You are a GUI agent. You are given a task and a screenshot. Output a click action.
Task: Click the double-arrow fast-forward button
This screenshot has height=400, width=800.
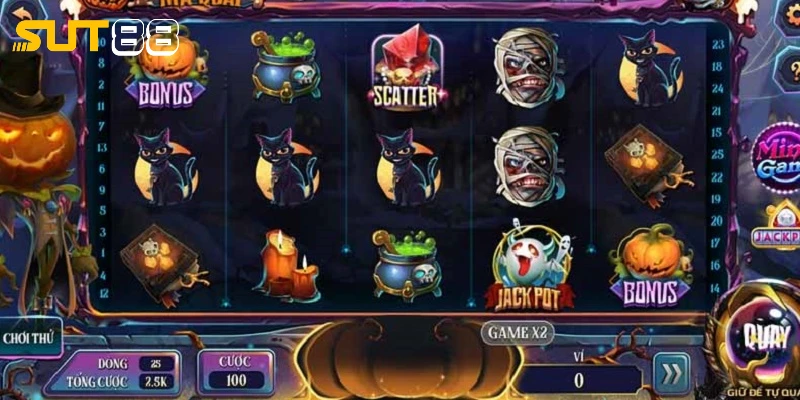[672, 373]
